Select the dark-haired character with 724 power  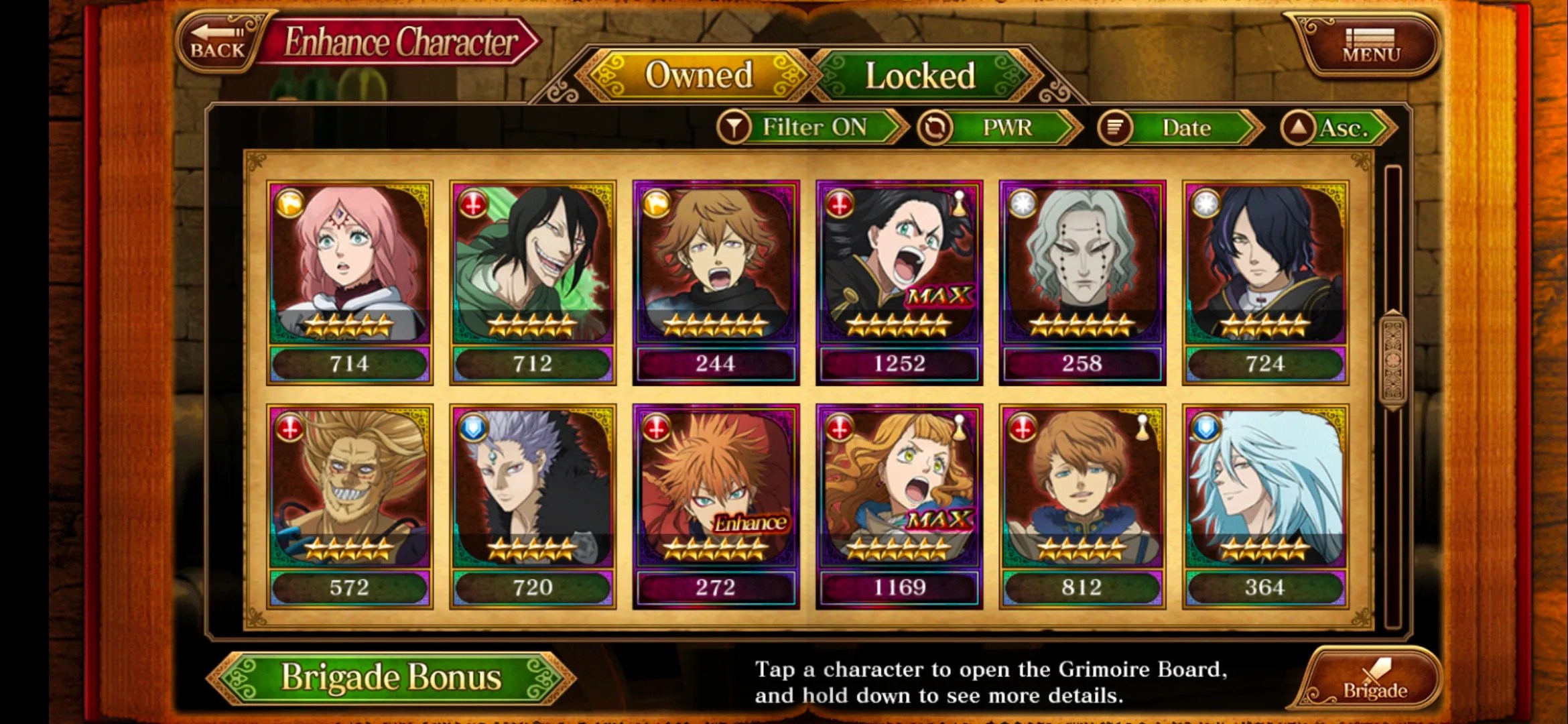click(x=1265, y=282)
